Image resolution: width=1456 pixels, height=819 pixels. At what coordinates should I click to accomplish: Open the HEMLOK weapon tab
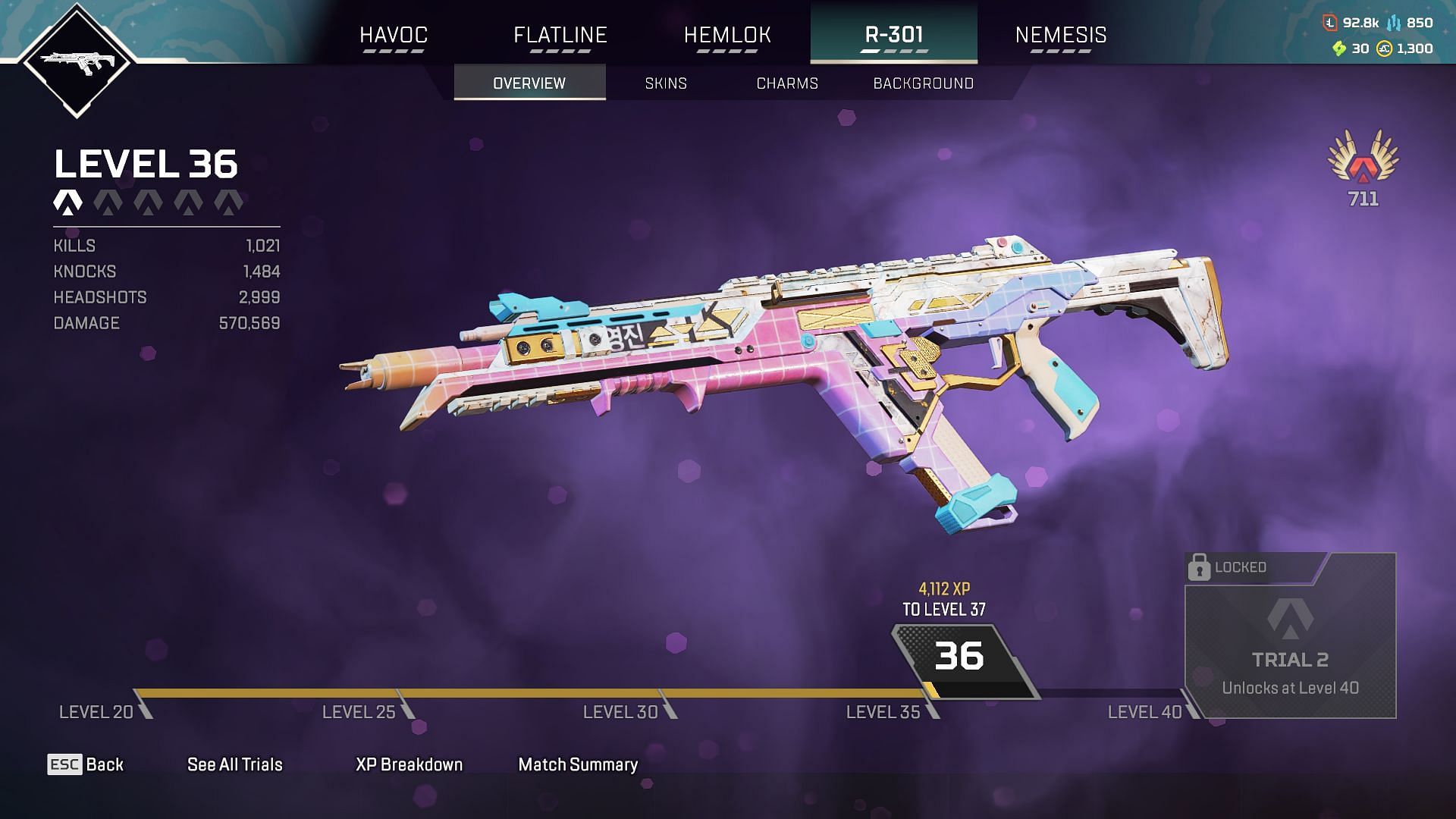pyautogui.click(x=727, y=35)
